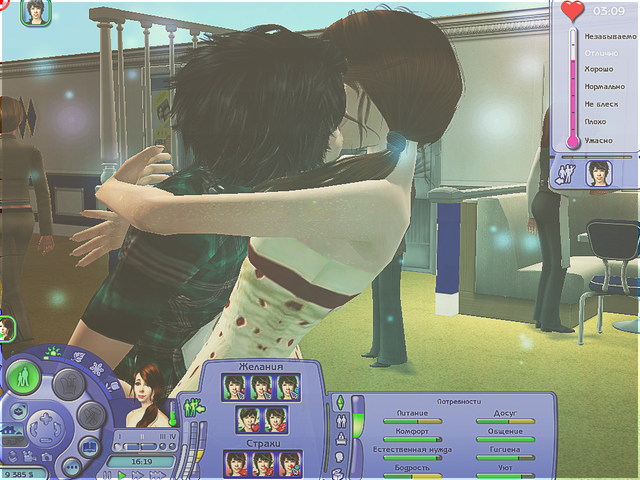640x480 pixels.
Task: Open the career tab icon
Action: click(339, 437)
